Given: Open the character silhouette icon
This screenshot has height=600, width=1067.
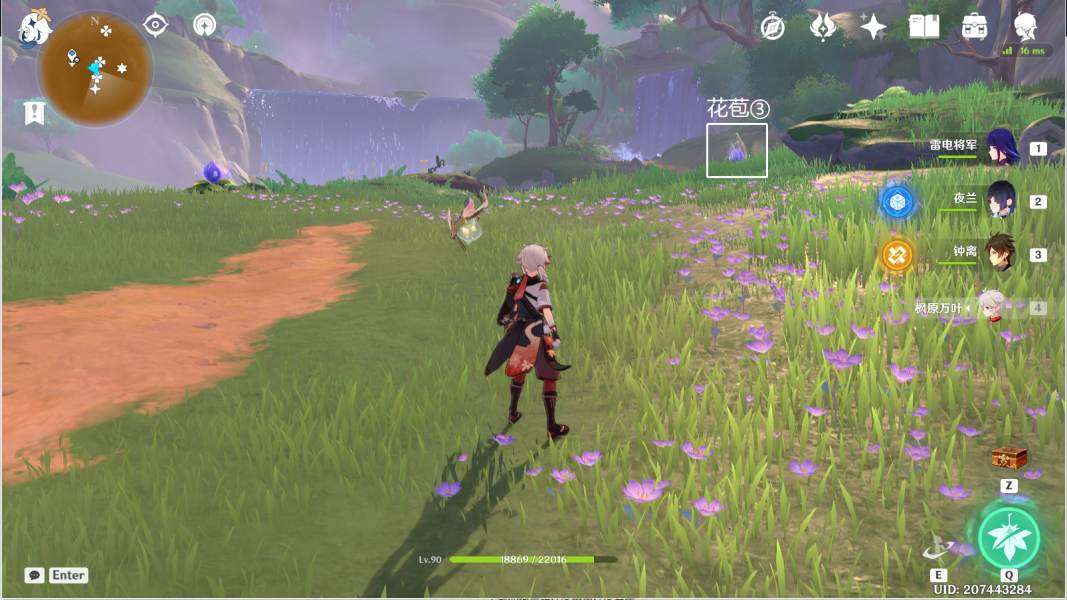Looking at the screenshot, I should (1025, 26).
